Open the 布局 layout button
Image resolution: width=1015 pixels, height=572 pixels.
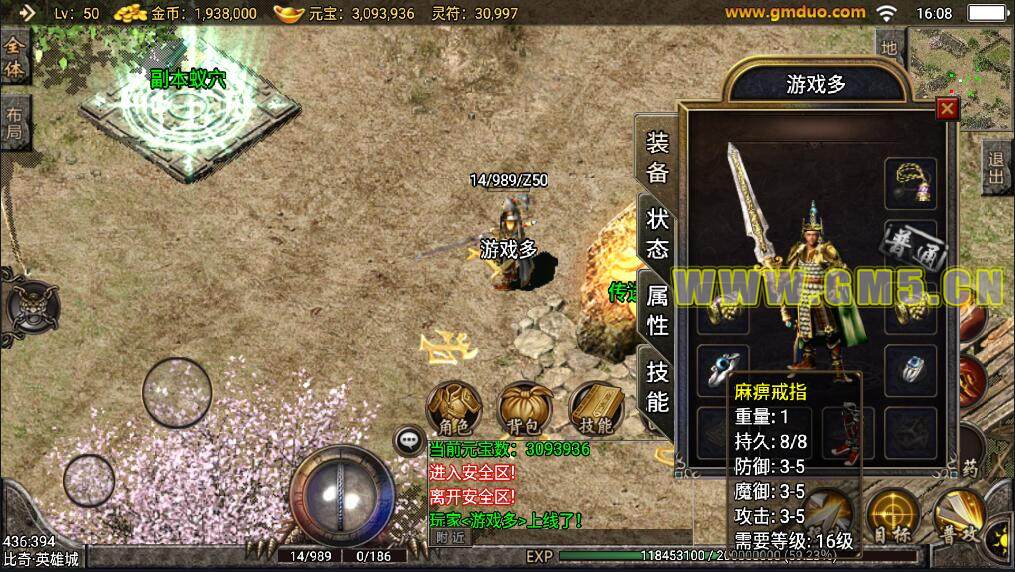pos(14,124)
